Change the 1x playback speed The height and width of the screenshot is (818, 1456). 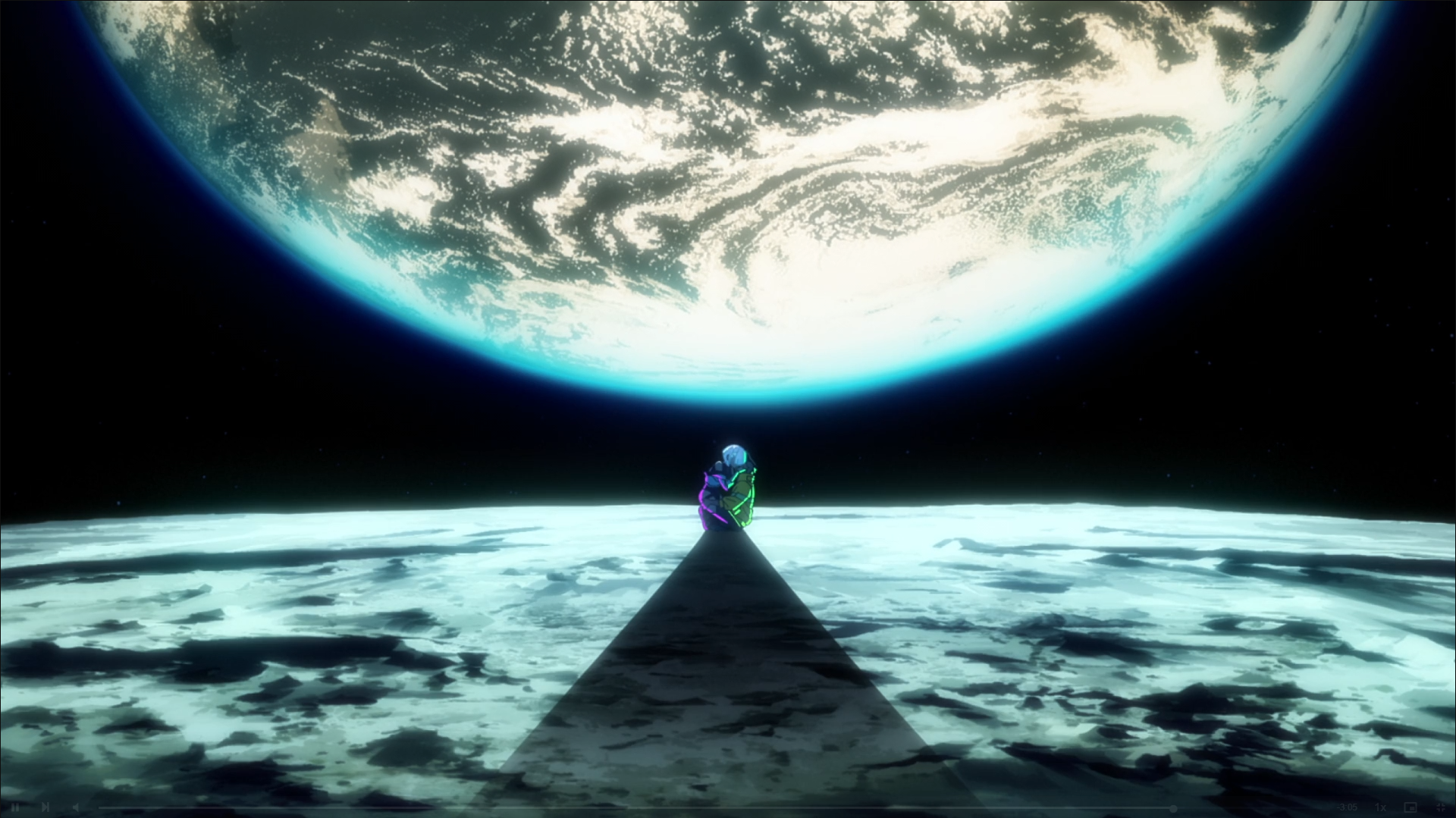1381,807
